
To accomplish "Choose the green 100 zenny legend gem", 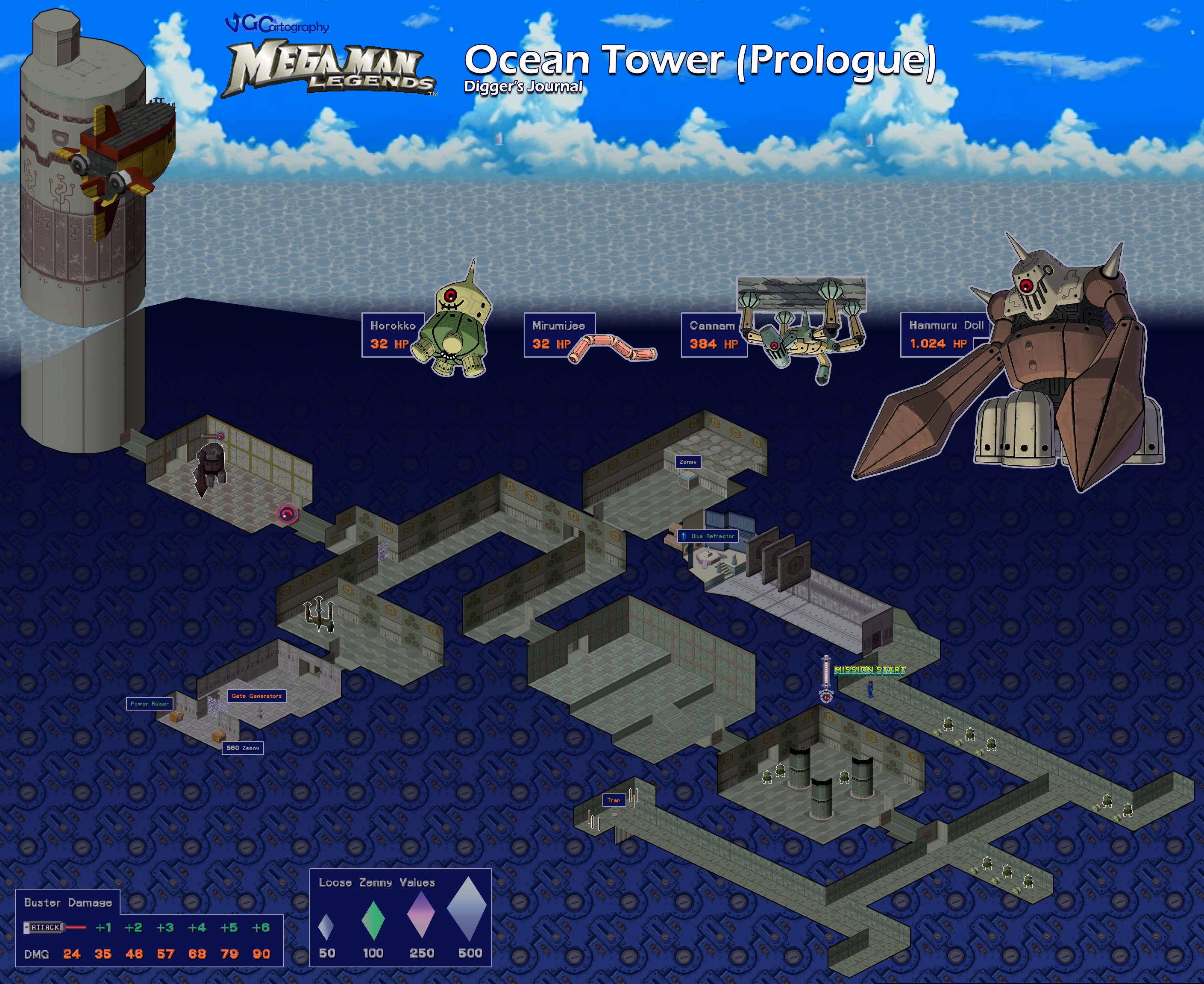I will pos(373,920).
